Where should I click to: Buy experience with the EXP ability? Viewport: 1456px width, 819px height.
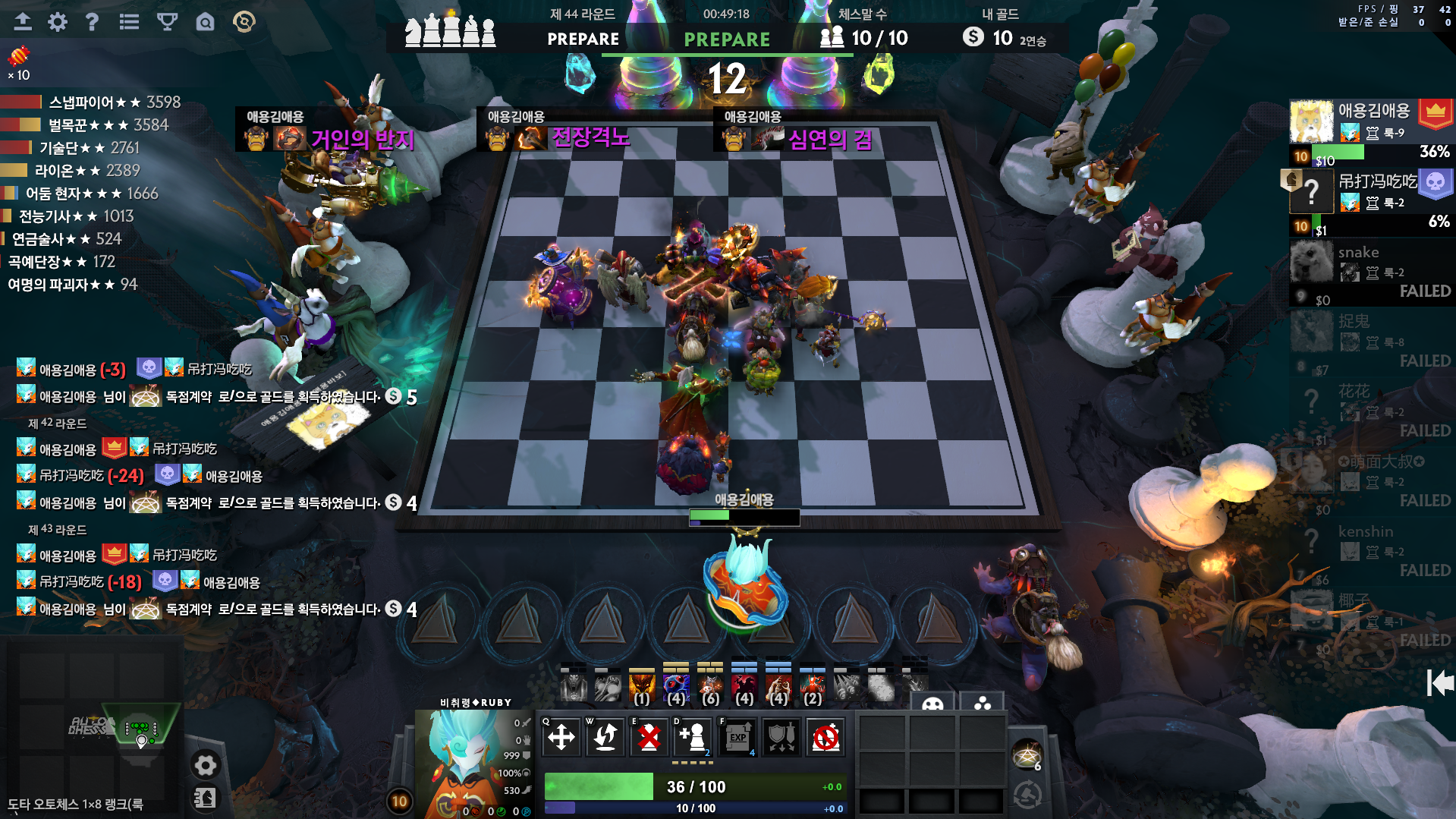coord(737,736)
